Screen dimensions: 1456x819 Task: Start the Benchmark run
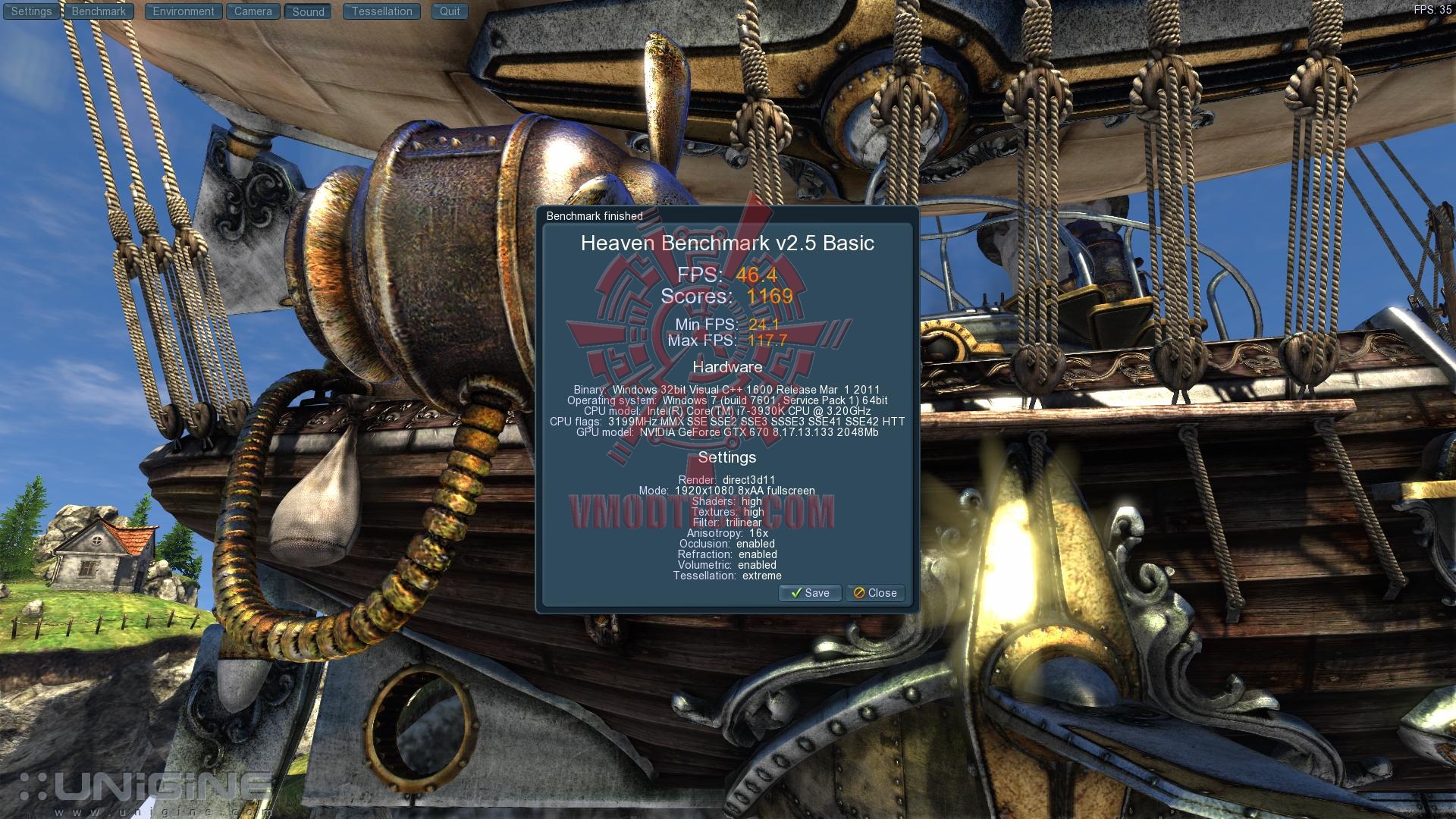99,11
